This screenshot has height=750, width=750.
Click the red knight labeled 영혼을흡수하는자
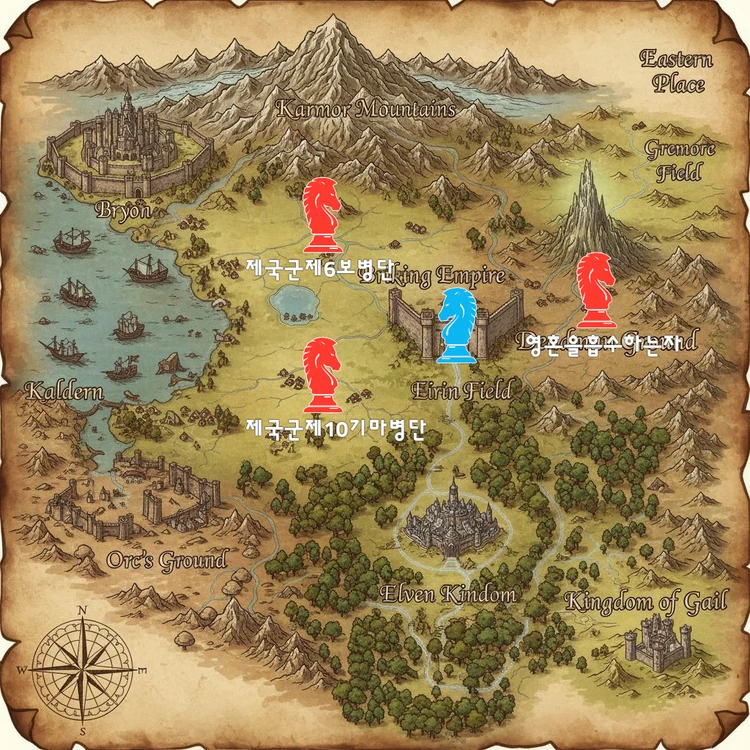click(597, 290)
